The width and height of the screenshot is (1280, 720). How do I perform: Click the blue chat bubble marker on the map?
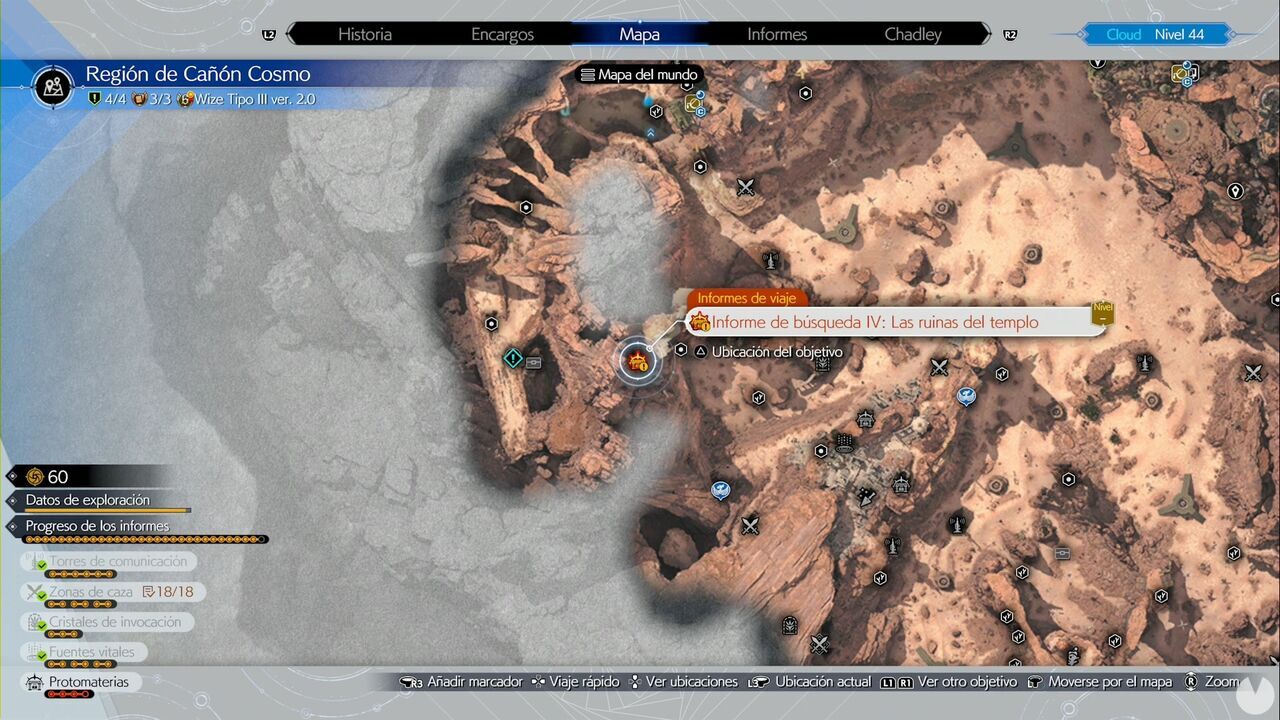721,490
